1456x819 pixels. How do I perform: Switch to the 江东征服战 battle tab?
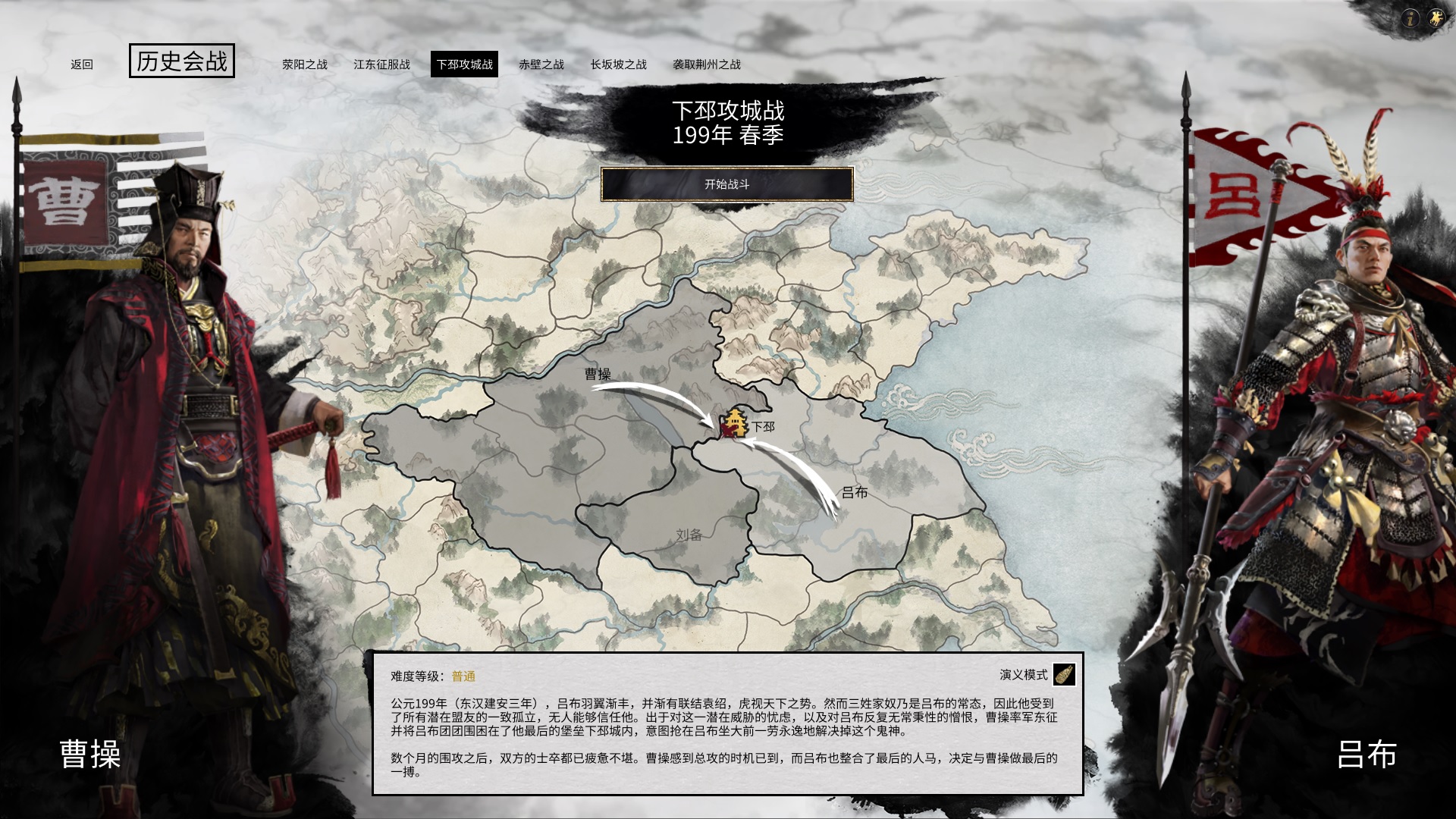tap(383, 65)
